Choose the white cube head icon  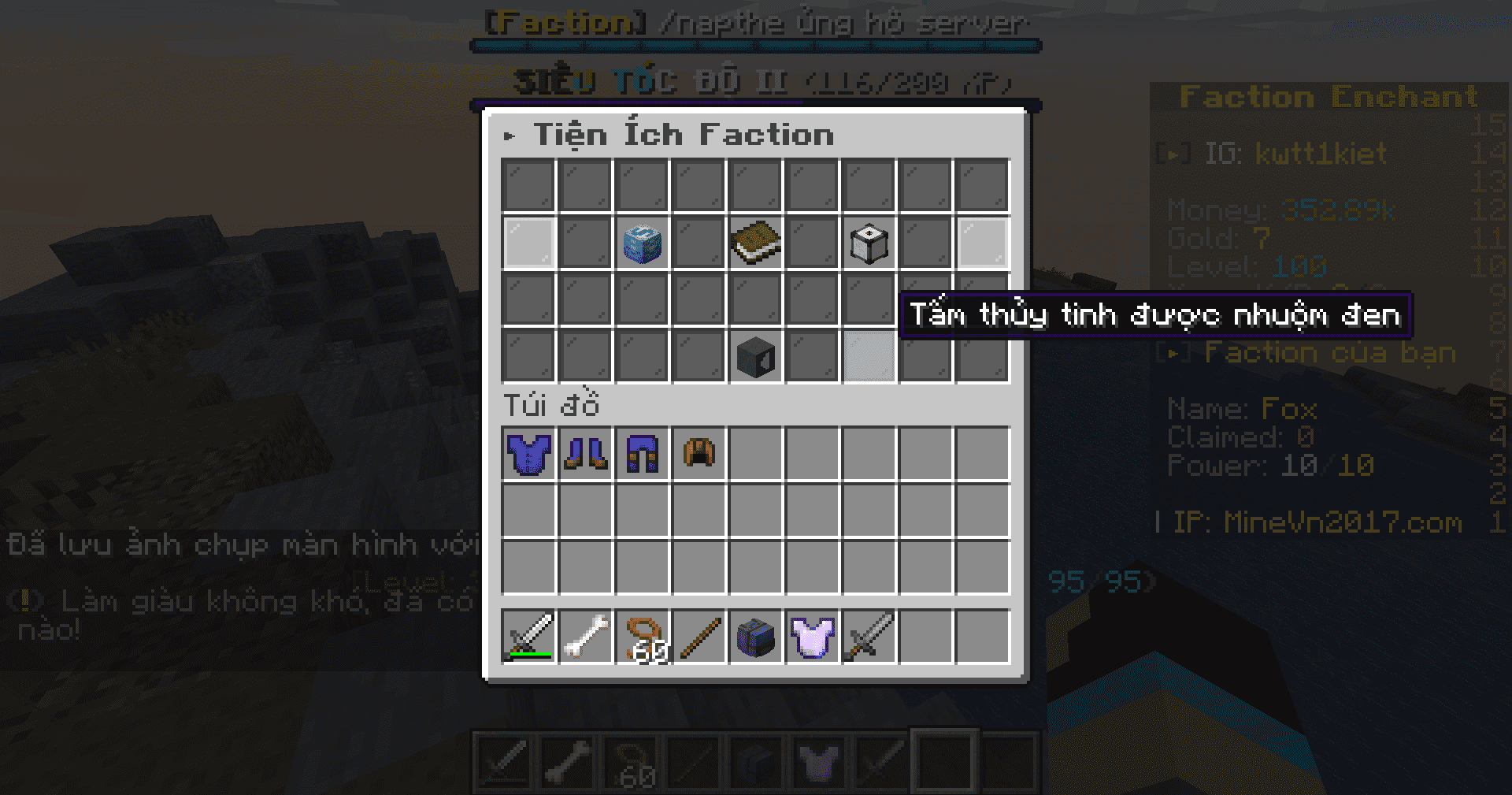click(869, 243)
